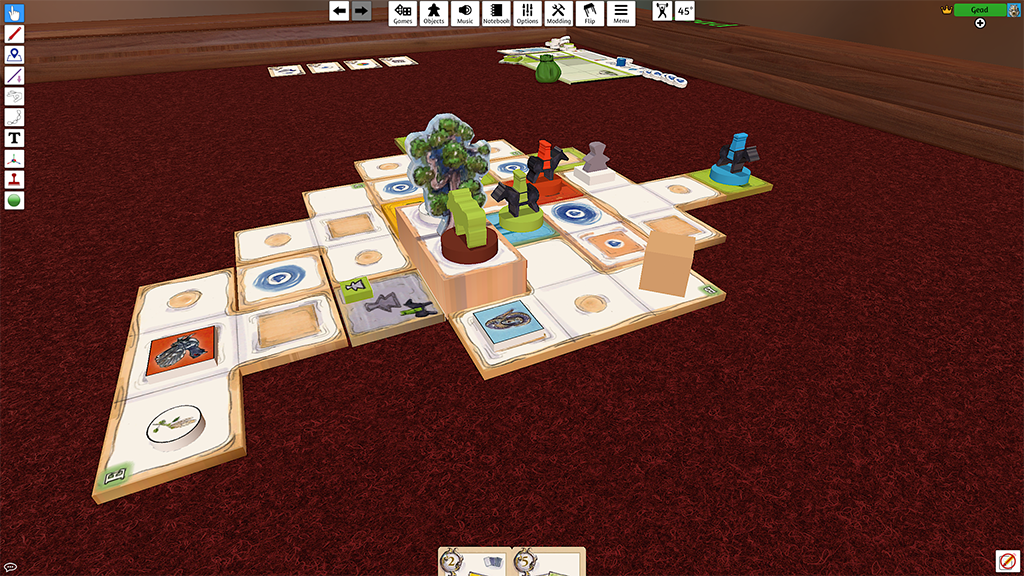1024x576 pixels.
Task: Select the purple line measuring tool
Action: coord(15,76)
